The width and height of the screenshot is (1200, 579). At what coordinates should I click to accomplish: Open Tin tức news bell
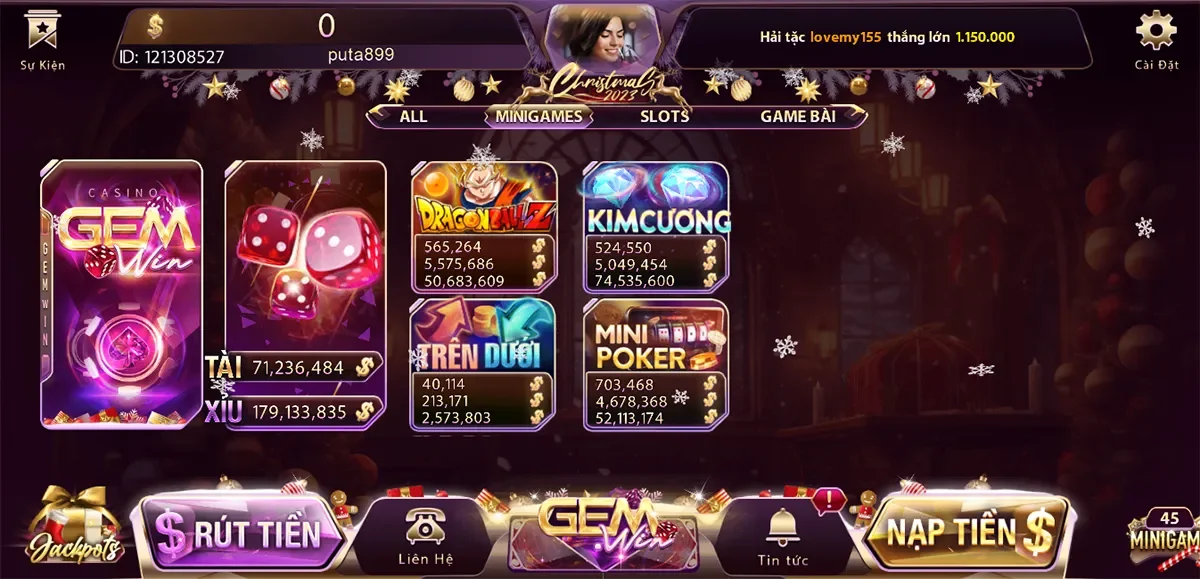click(782, 536)
